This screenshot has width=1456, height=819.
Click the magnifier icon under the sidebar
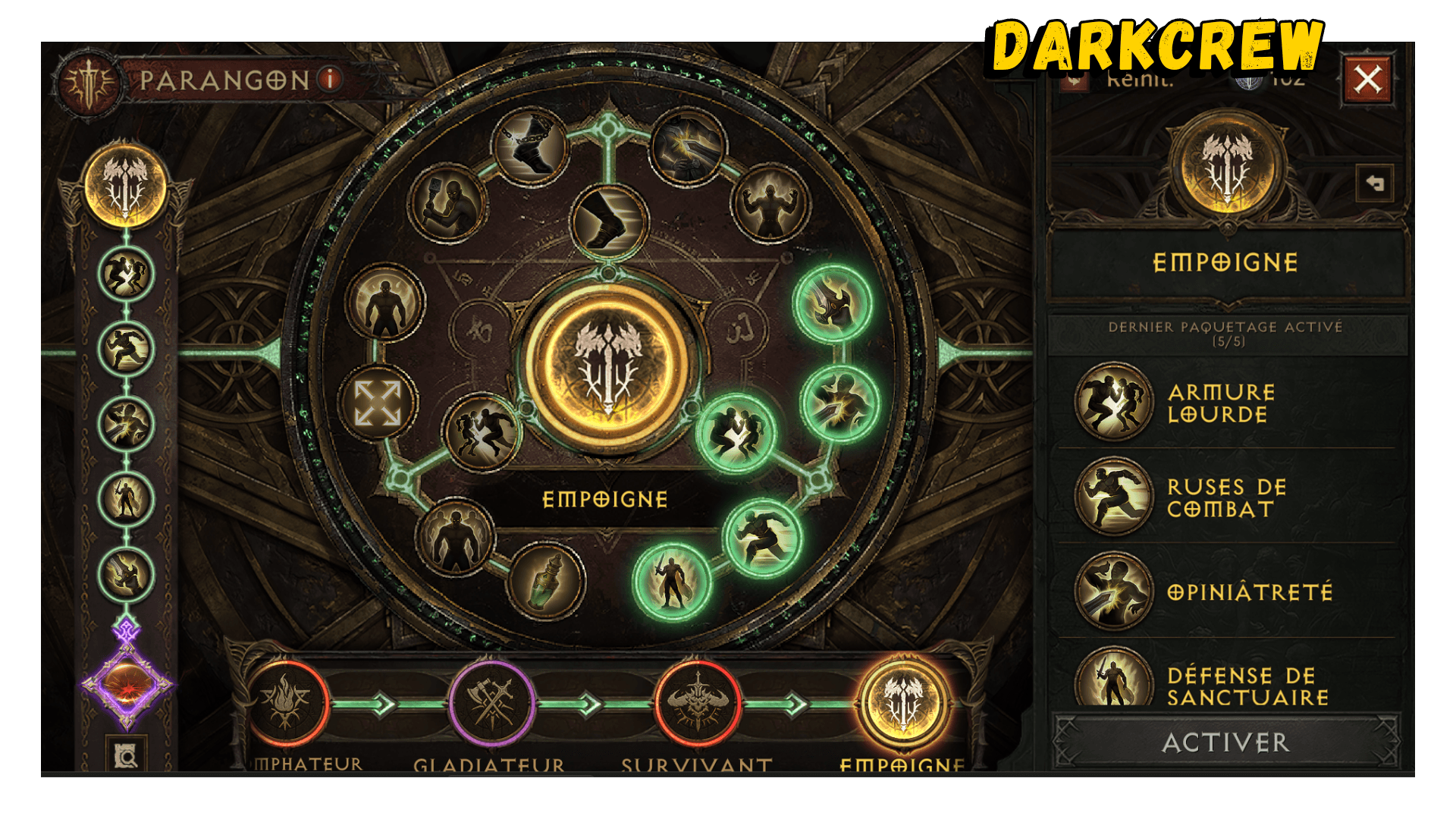coord(126,755)
